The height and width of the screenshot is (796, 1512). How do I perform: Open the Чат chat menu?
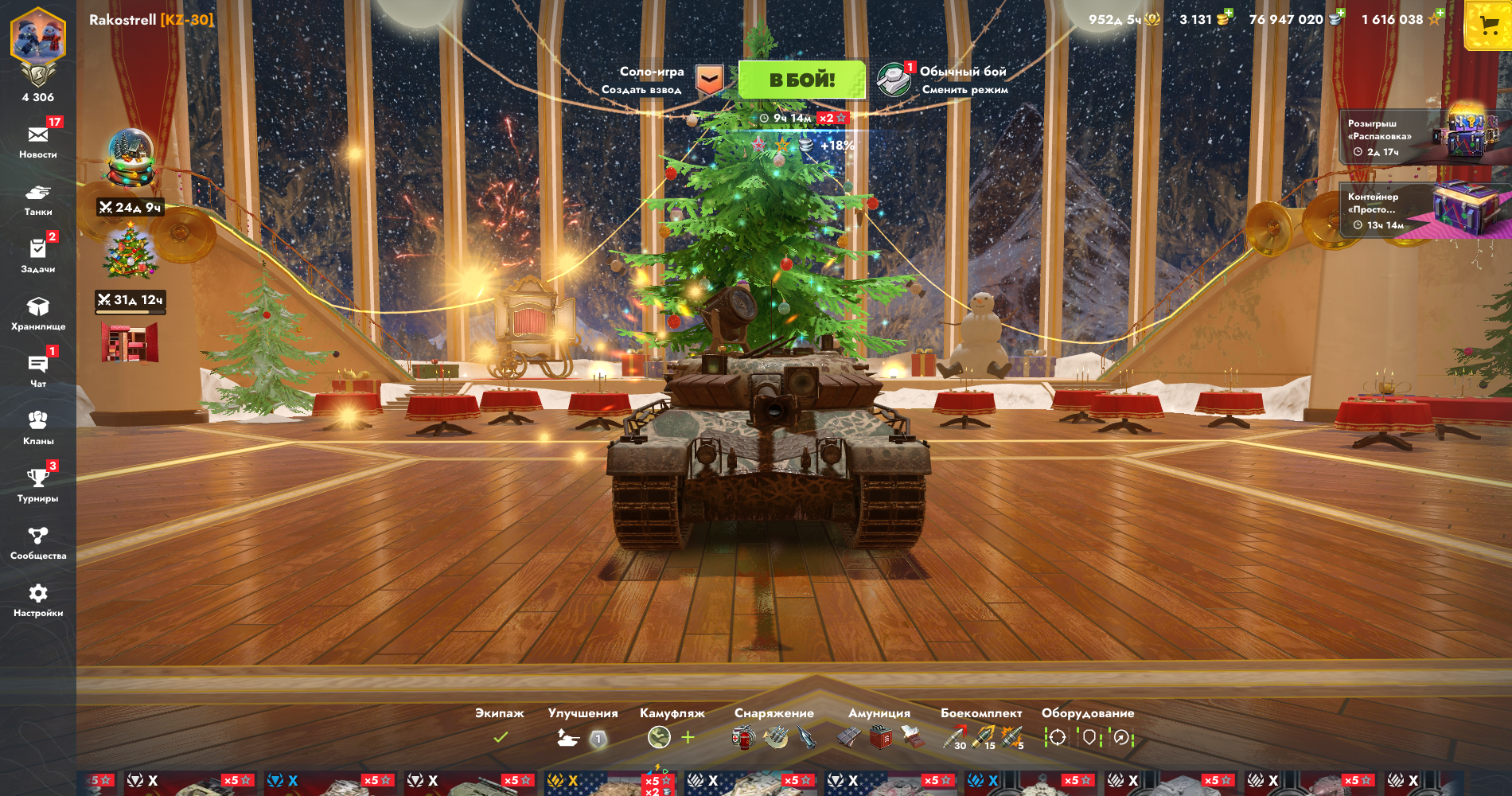point(38,370)
